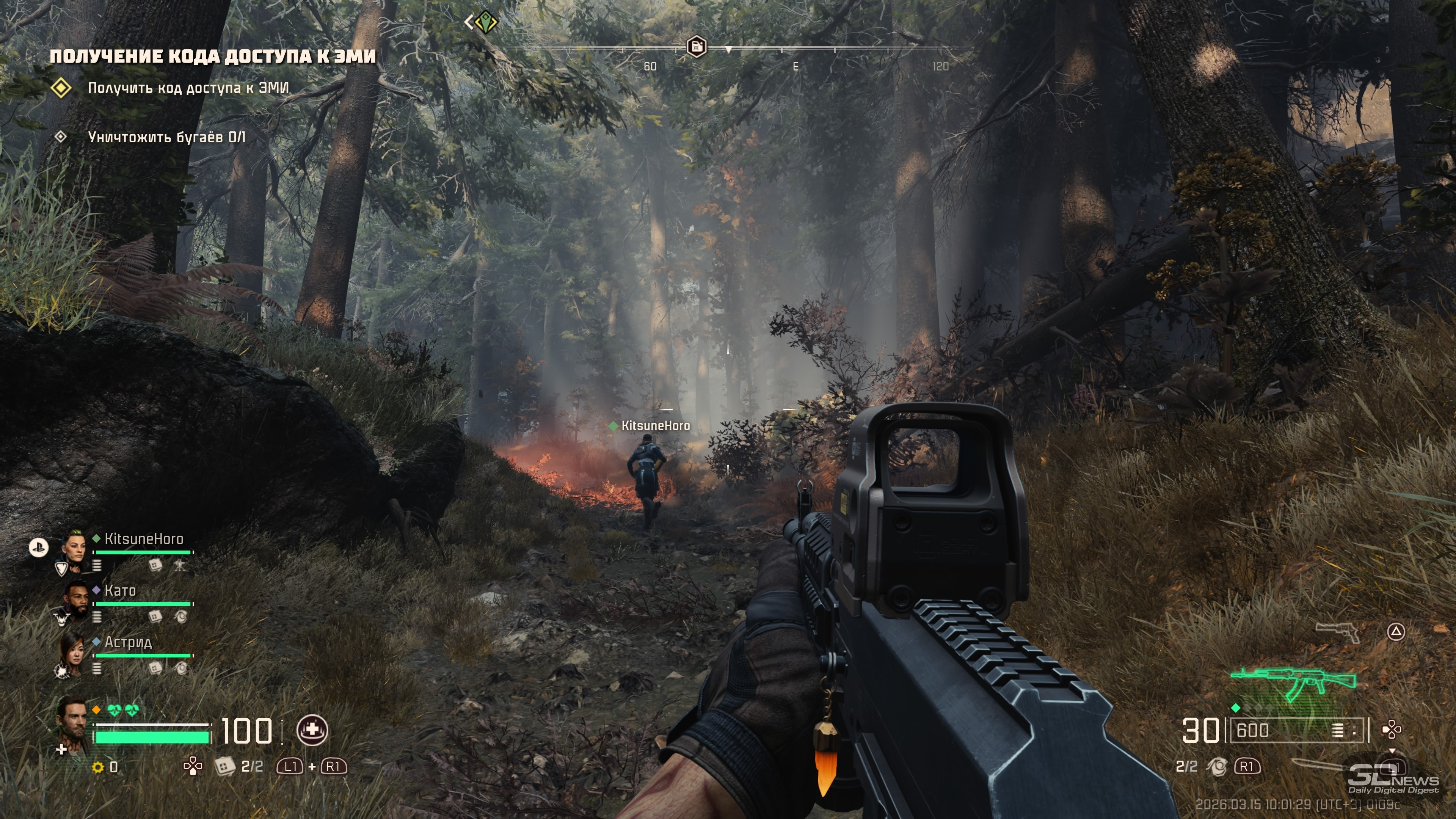The image size is (1456, 819).
Task: Click the yellow gear currency icon
Action: pos(98,767)
